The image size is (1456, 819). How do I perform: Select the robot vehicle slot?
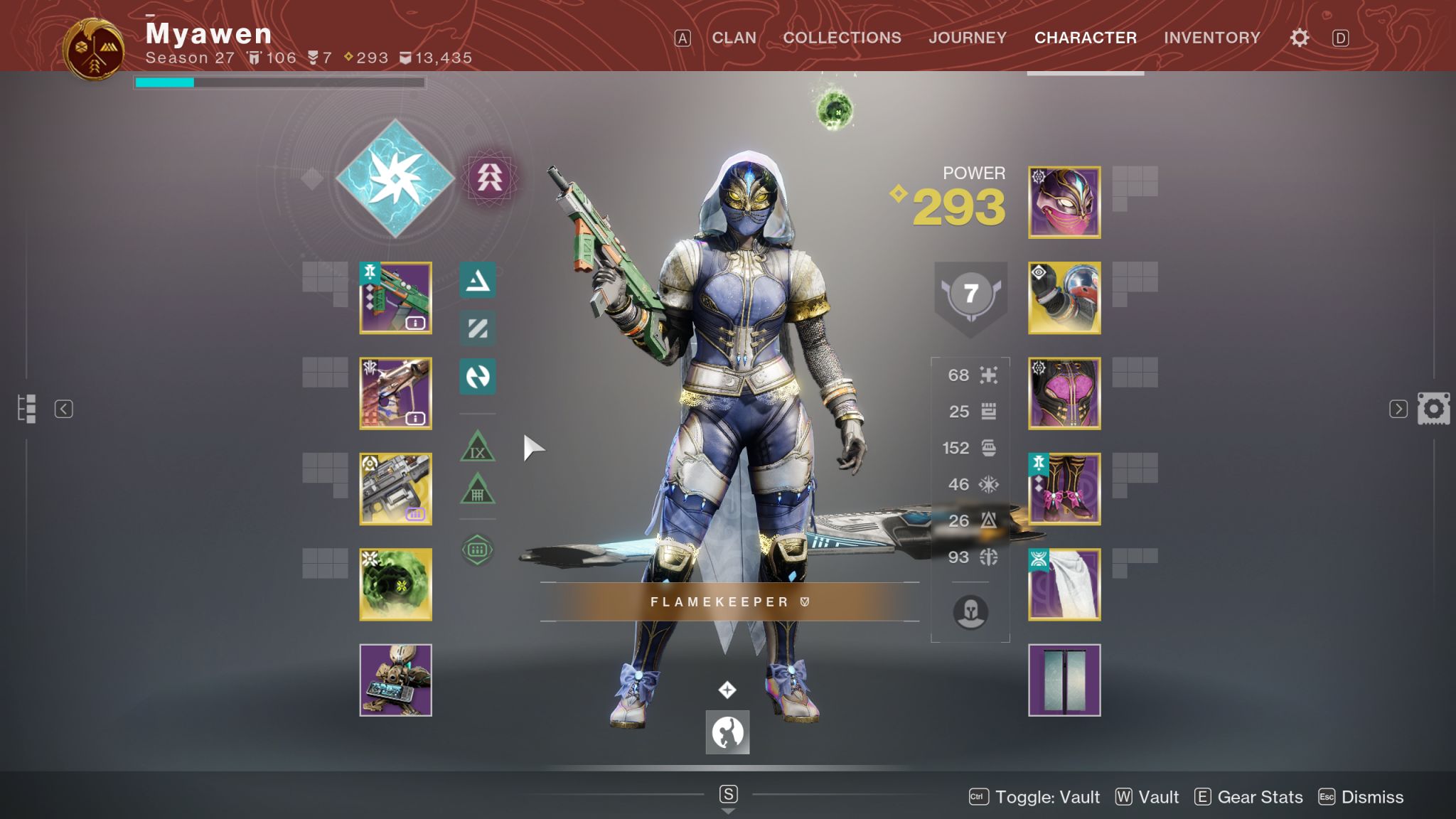(x=395, y=680)
